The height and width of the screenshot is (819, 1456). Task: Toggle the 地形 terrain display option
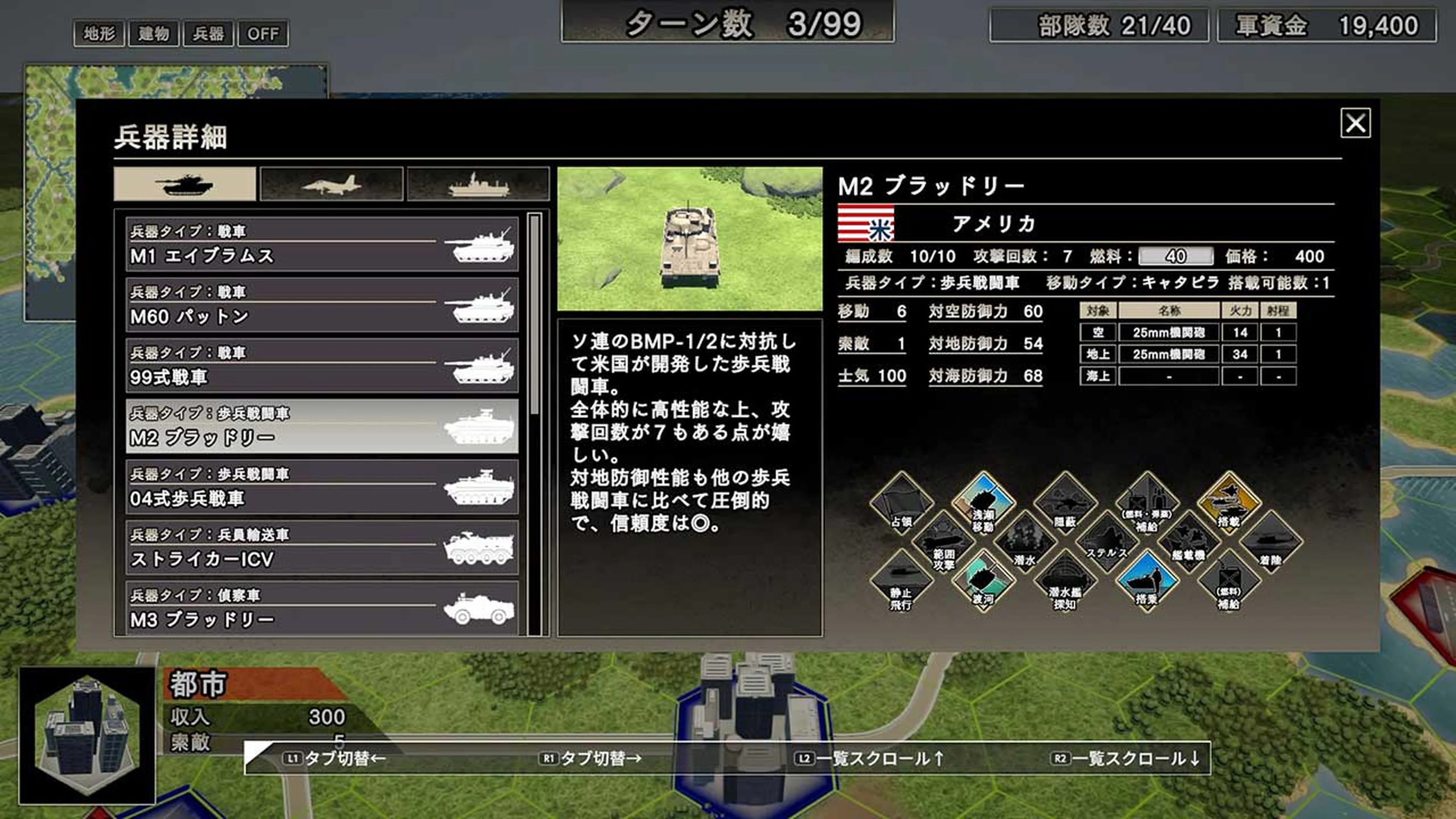pyautogui.click(x=99, y=34)
